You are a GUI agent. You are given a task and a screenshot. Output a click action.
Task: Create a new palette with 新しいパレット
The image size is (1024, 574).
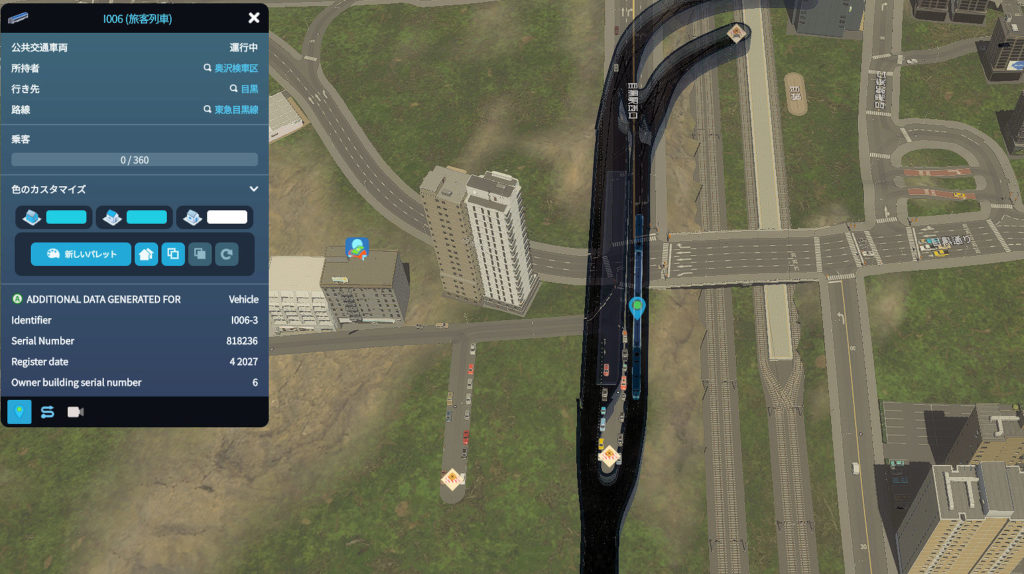click(x=81, y=254)
